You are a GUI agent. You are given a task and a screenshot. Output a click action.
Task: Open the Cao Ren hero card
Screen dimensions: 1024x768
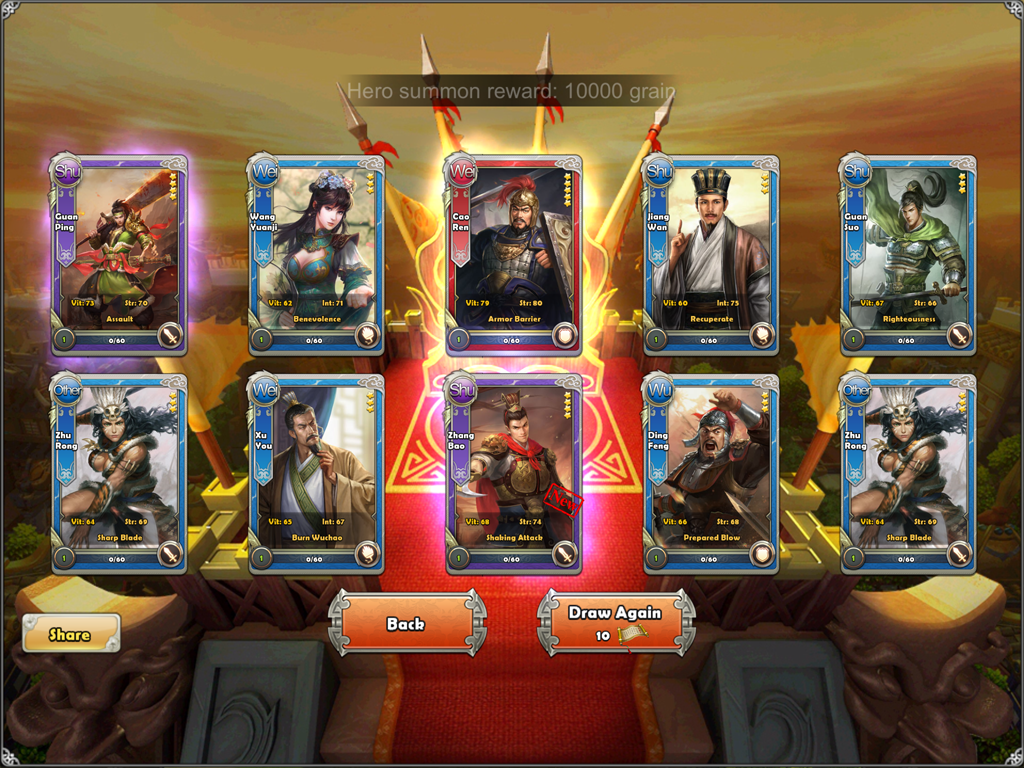[x=513, y=254]
